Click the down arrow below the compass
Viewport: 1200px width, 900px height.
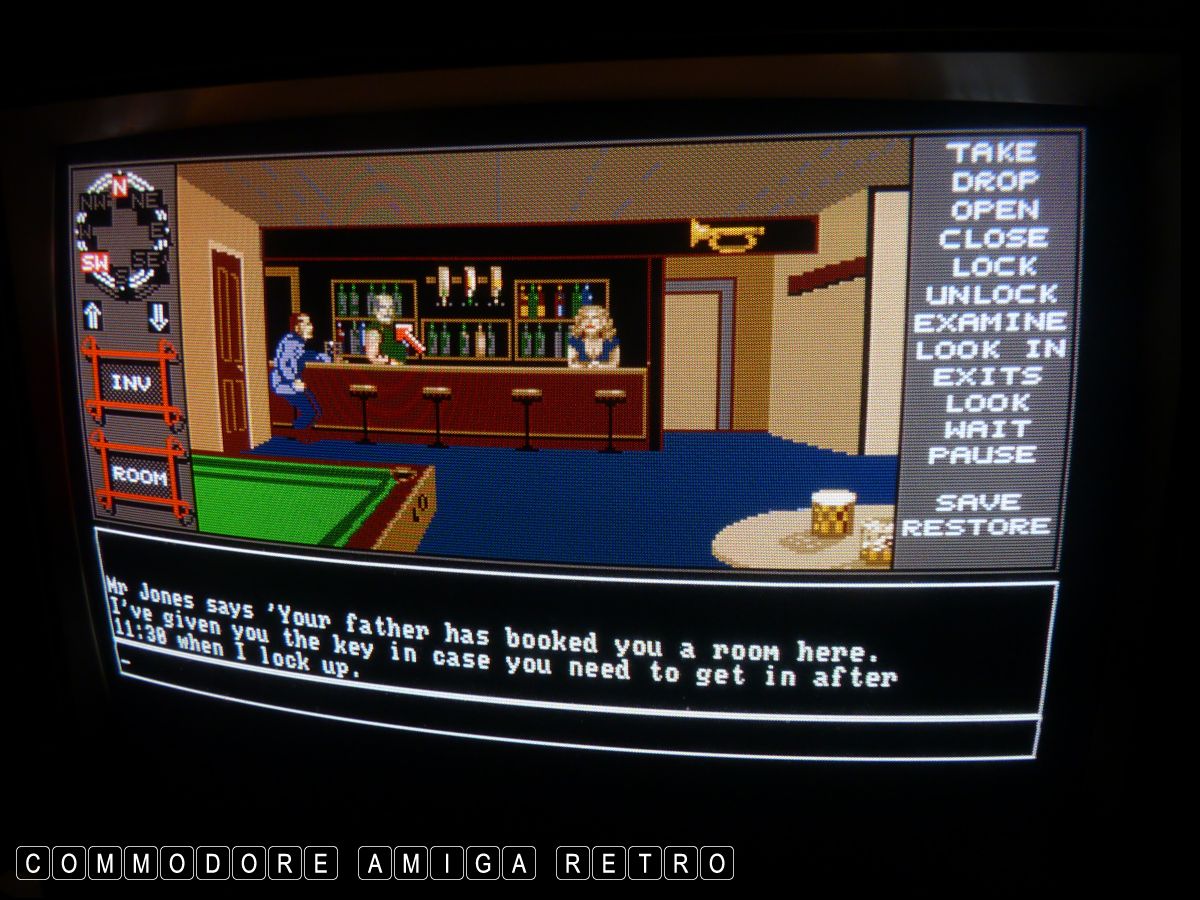(158, 316)
